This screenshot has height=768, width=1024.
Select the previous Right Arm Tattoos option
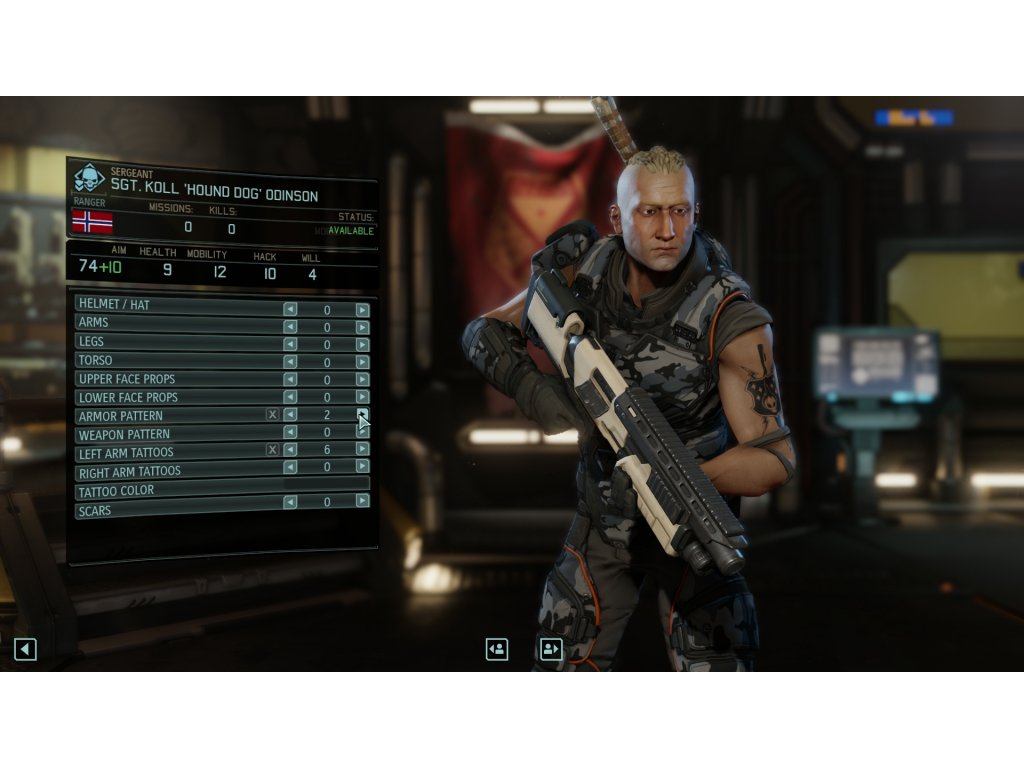290,467
